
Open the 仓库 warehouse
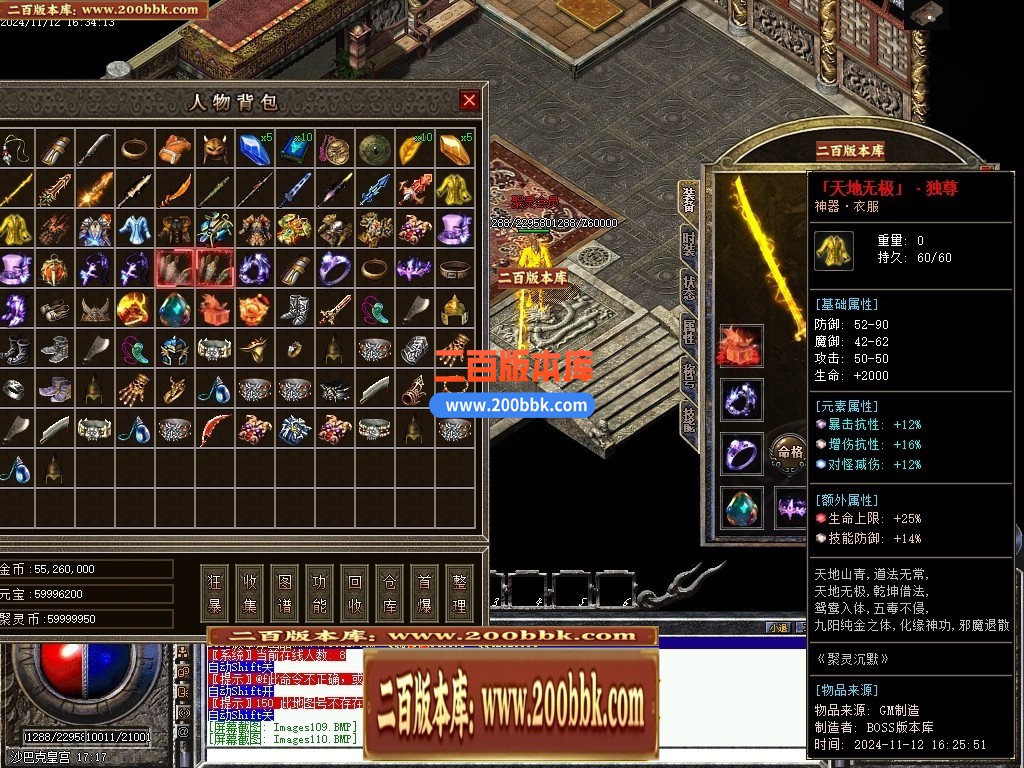click(x=390, y=593)
